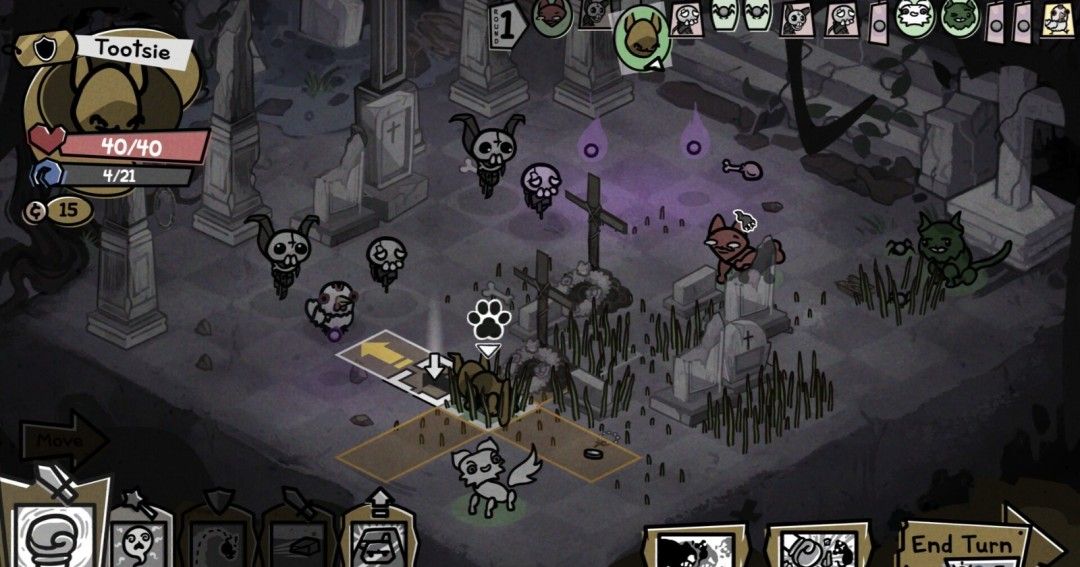Choose the fist attack ability card

[x=54, y=531]
